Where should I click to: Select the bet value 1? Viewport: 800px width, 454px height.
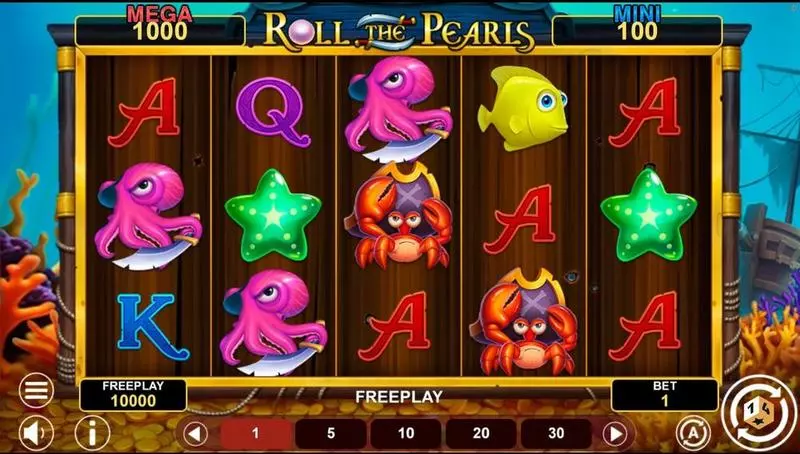click(x=255, y=434)
